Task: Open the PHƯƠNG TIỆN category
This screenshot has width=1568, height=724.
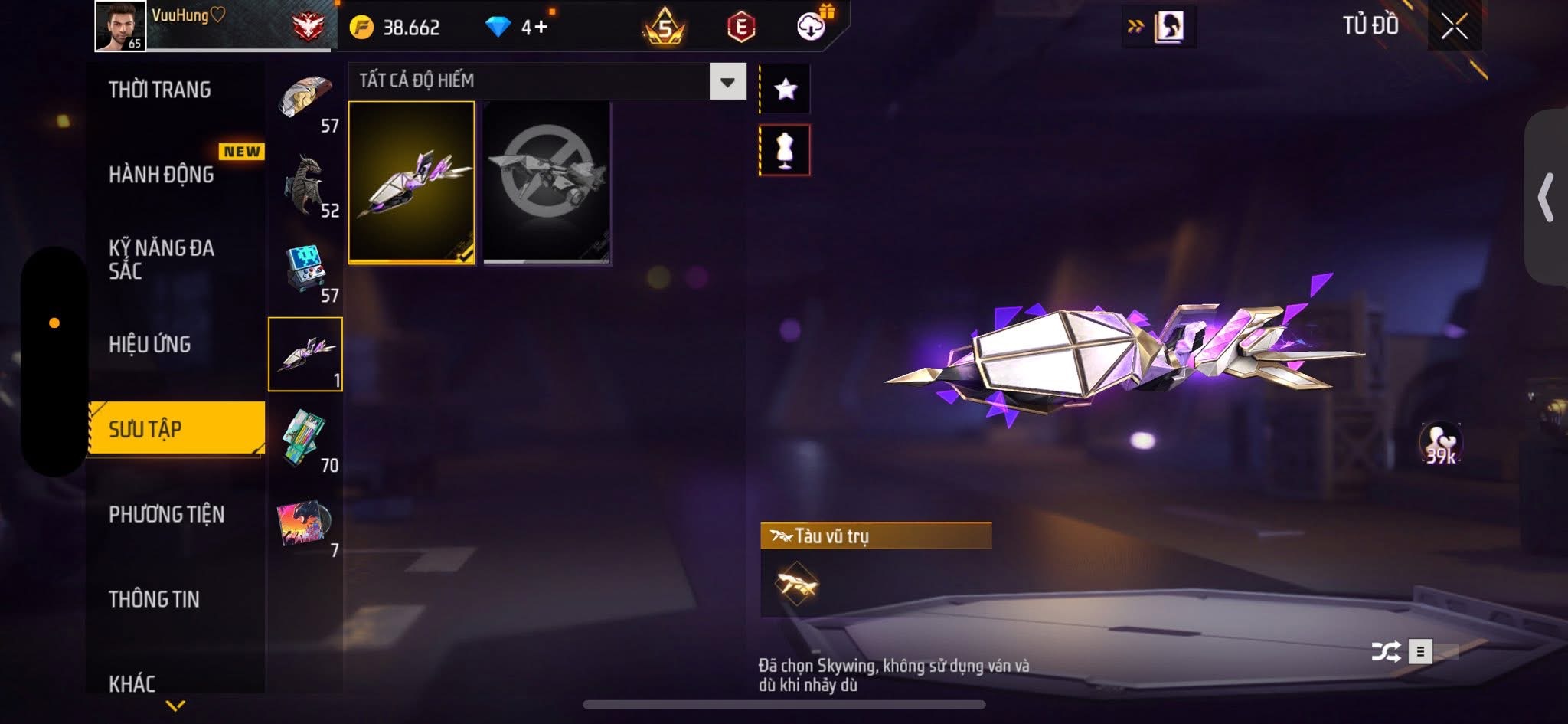Action: tap(167, 514)
